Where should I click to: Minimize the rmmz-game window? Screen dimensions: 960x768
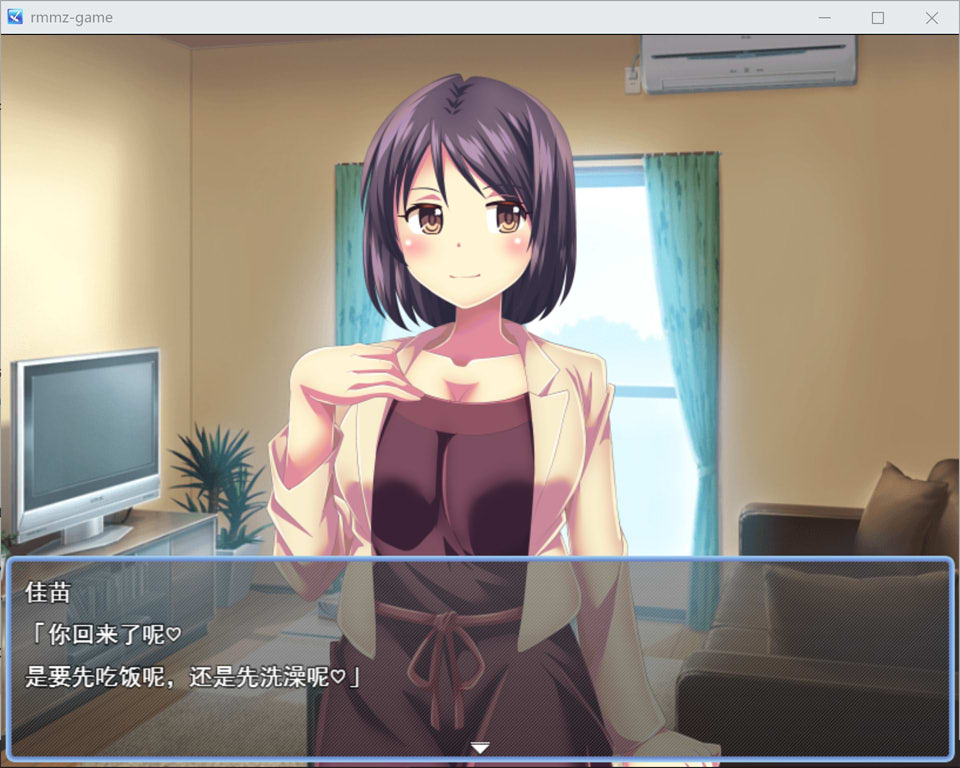click(825, 18)
